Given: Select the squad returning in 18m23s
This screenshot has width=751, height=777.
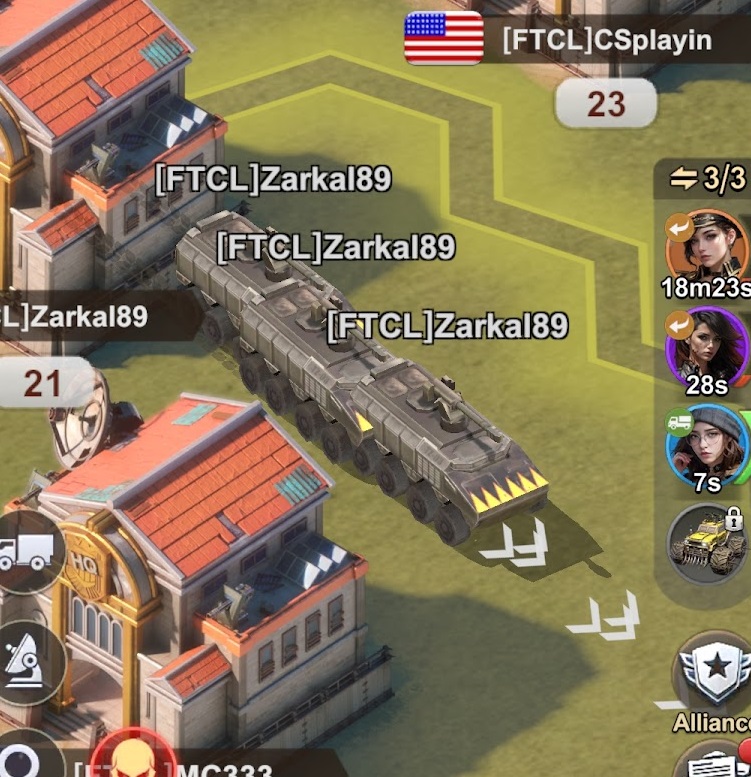Looking at the screenshot, I should click(706, 246).
